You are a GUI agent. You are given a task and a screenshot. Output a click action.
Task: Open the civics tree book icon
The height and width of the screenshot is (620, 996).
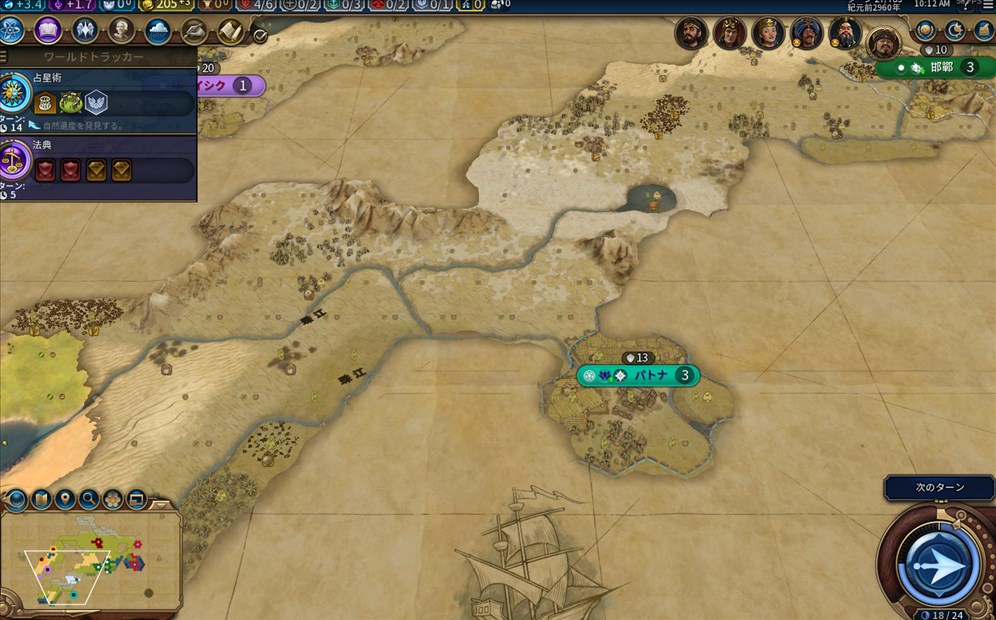click(48, 30)
